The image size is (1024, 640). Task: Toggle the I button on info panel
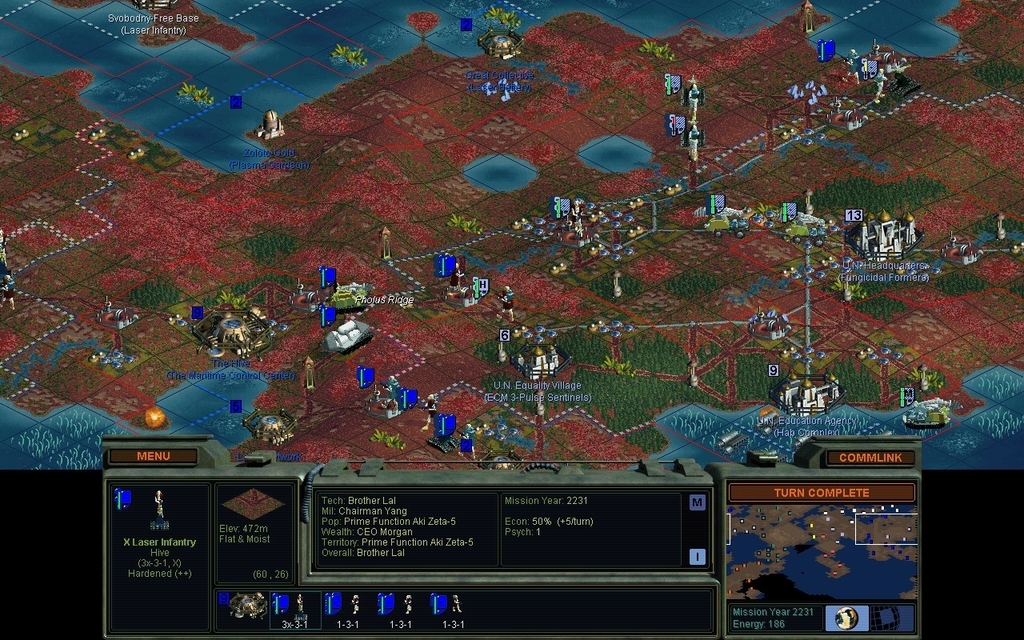coord(697,557)
